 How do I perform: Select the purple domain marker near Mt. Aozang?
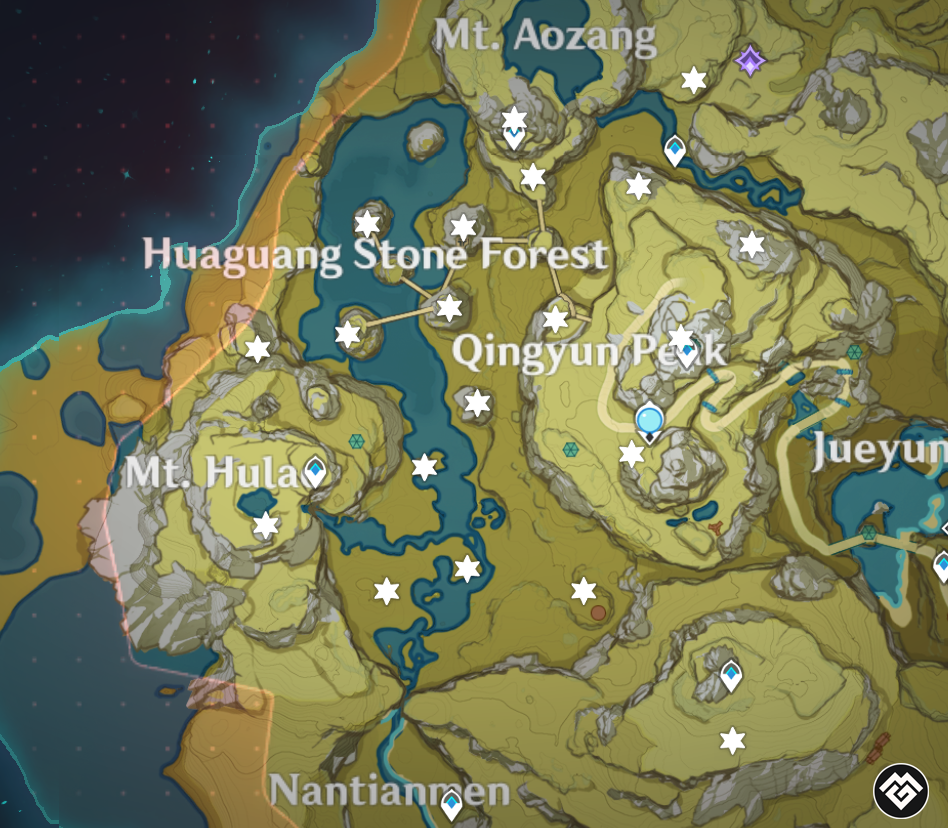click(750, 61)
